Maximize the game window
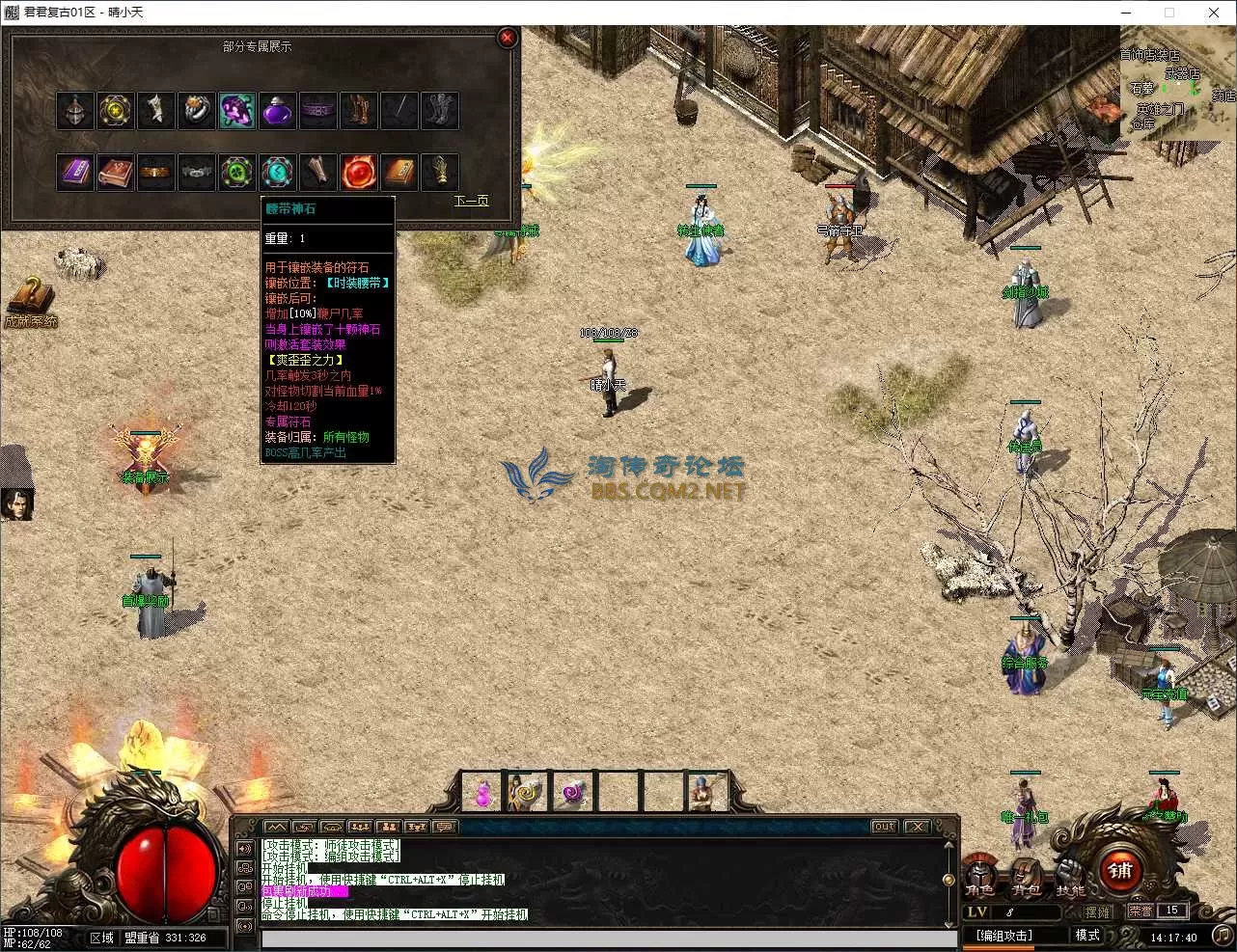Image resolution: width=1237 pixels, height=952 pixels. 1169,13
